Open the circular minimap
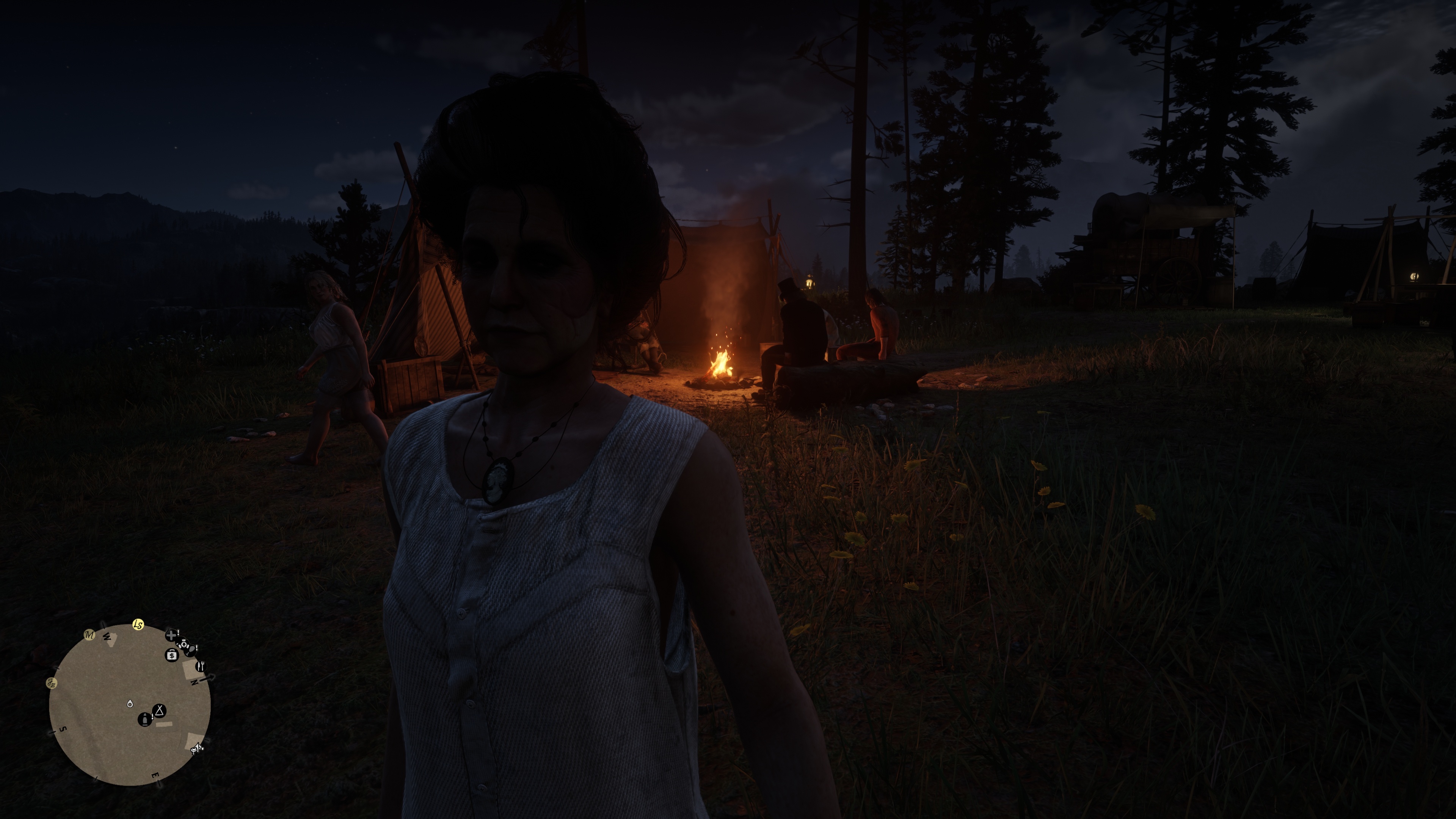This screenshot has width=1456, height=819. [x=129, y=704]
